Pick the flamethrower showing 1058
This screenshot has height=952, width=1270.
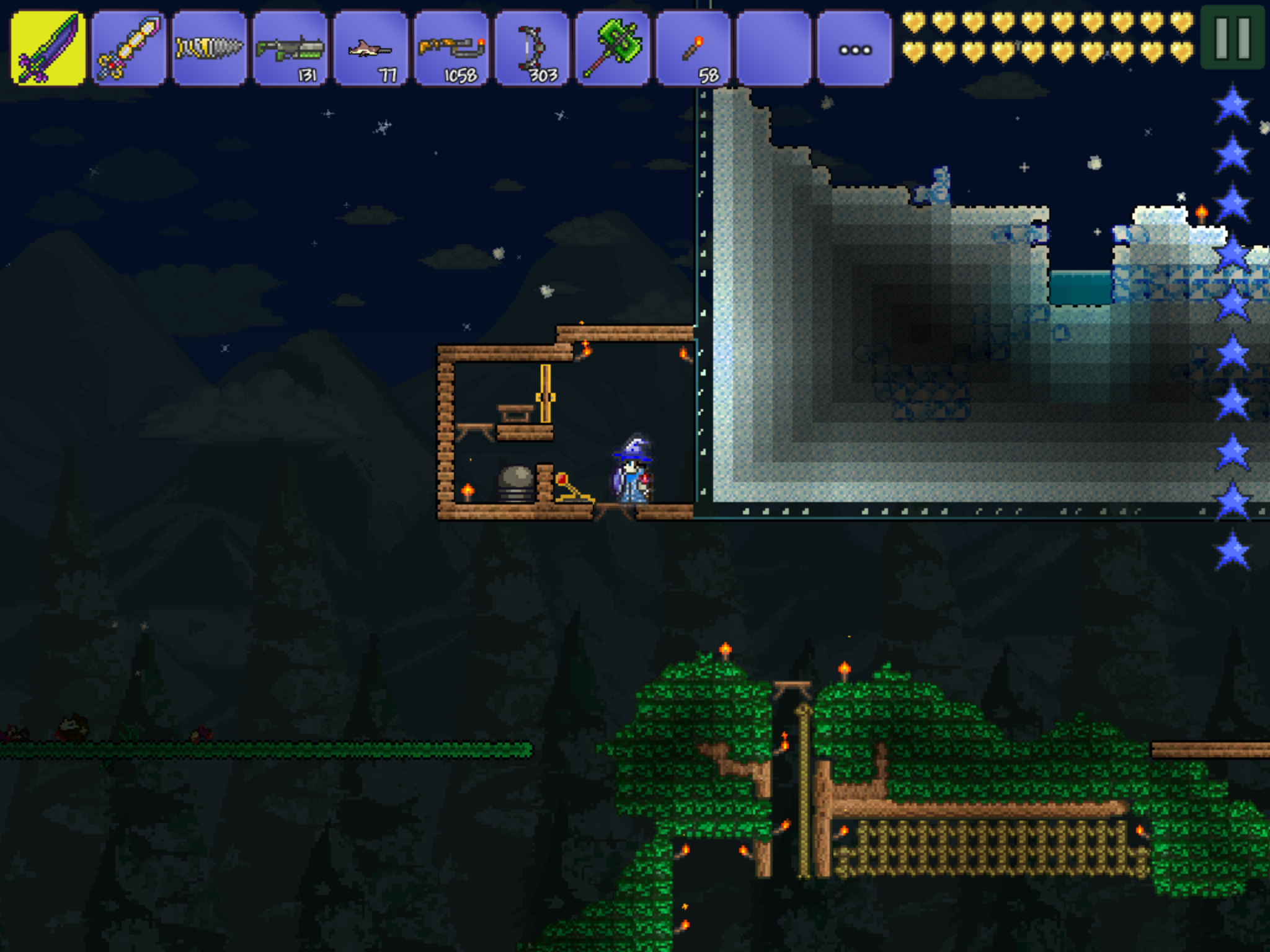[451, 48]
